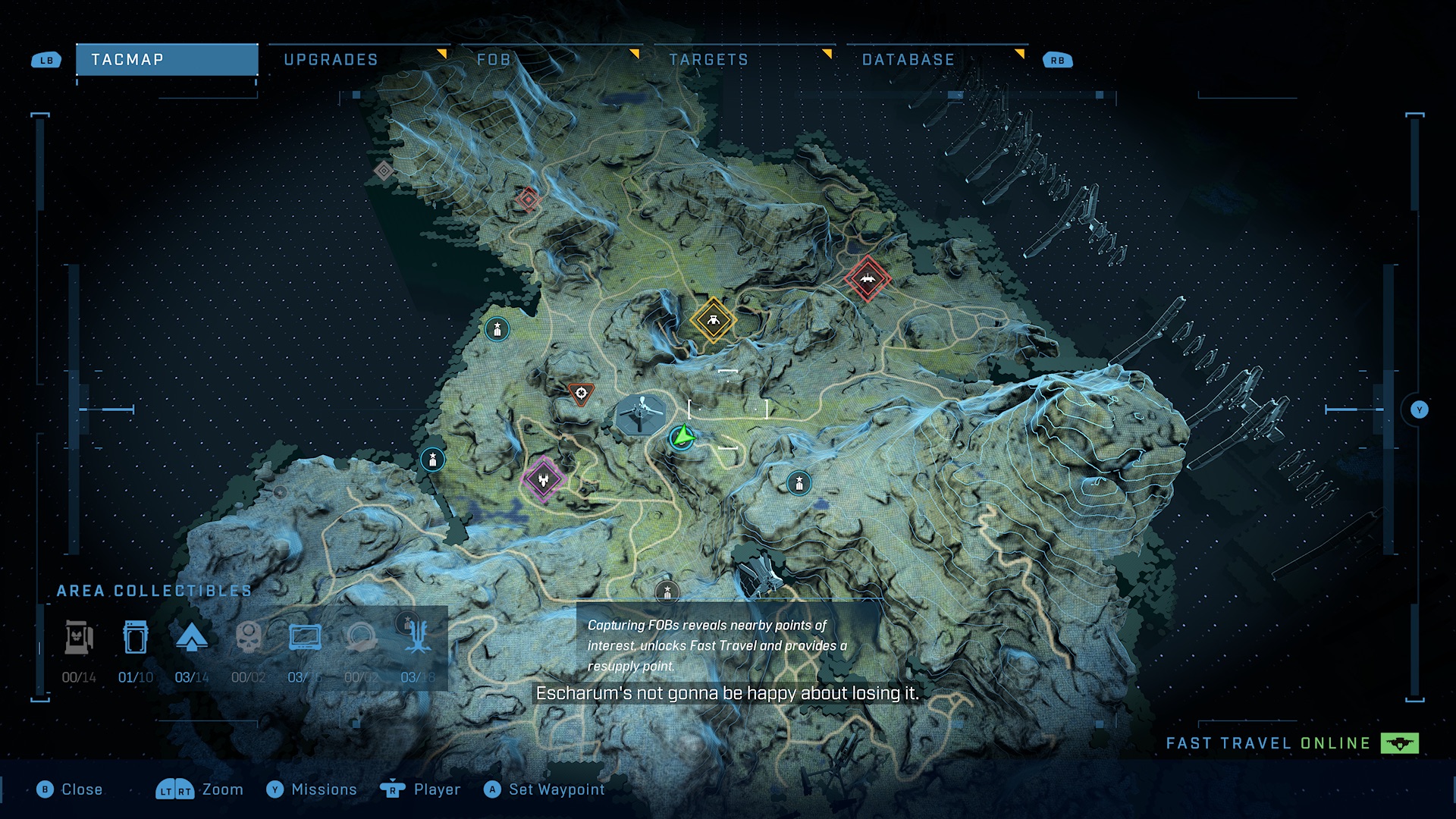Select the Targets tab

point(708,60)
